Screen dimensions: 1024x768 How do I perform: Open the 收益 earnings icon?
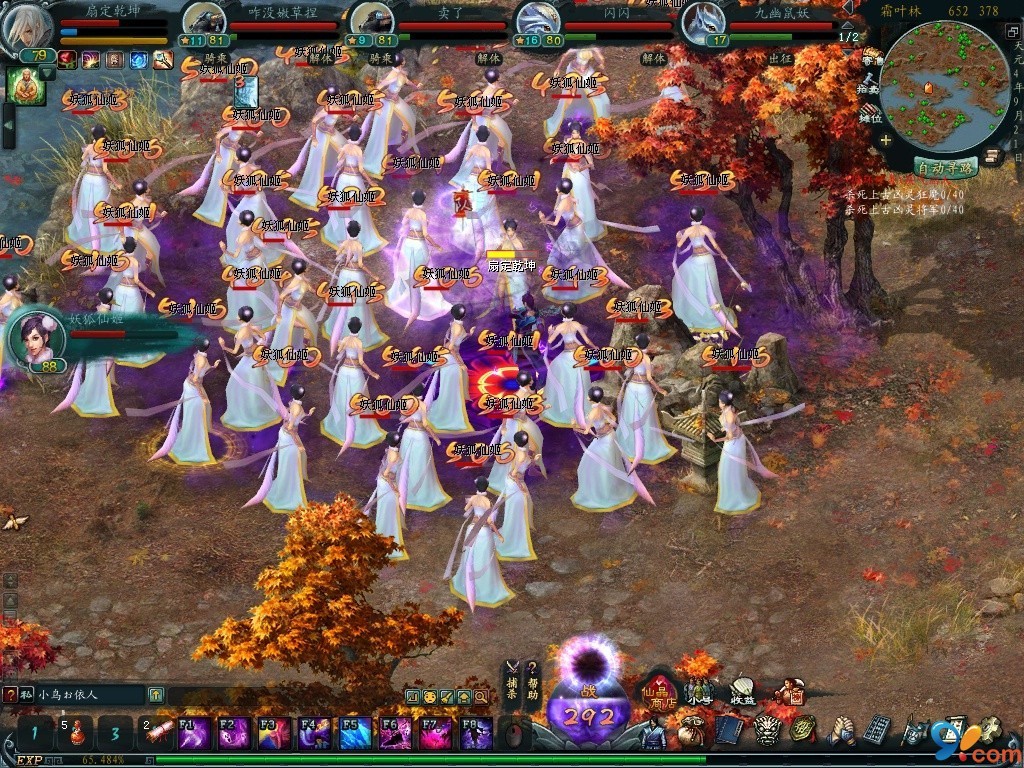(742, 690)
